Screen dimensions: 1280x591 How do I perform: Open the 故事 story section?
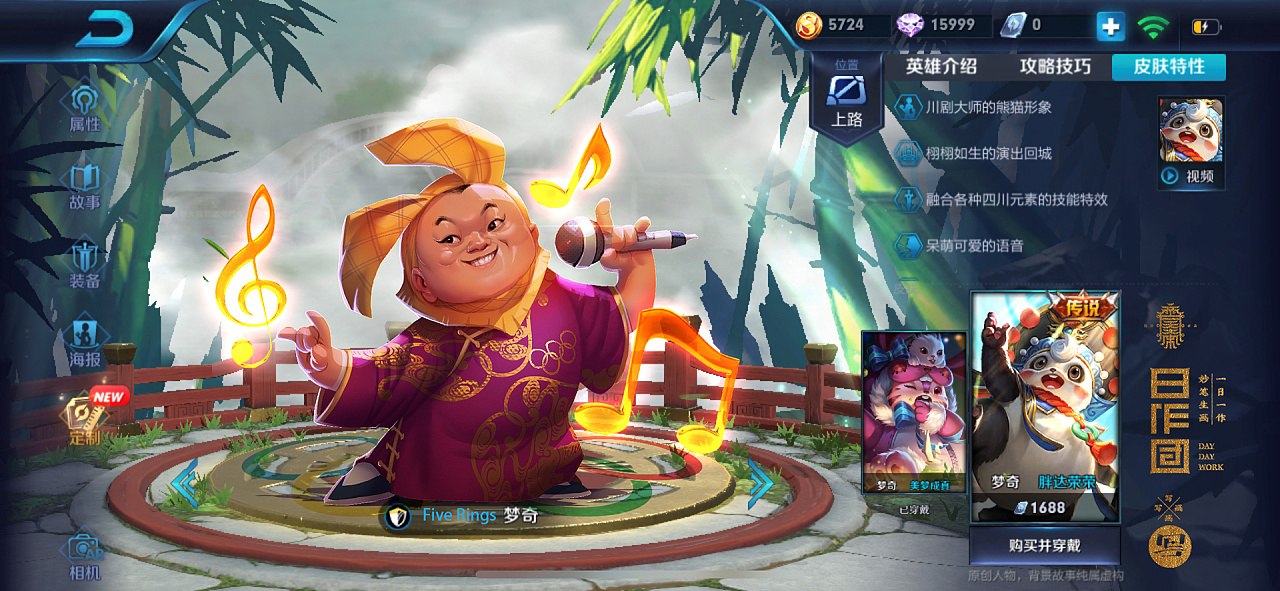click(85, 186)
